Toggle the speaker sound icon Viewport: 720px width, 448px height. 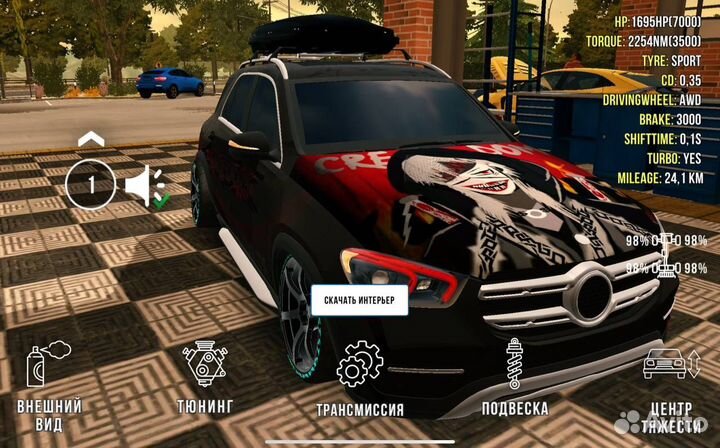pyautogui.click(x=144, y=185)
